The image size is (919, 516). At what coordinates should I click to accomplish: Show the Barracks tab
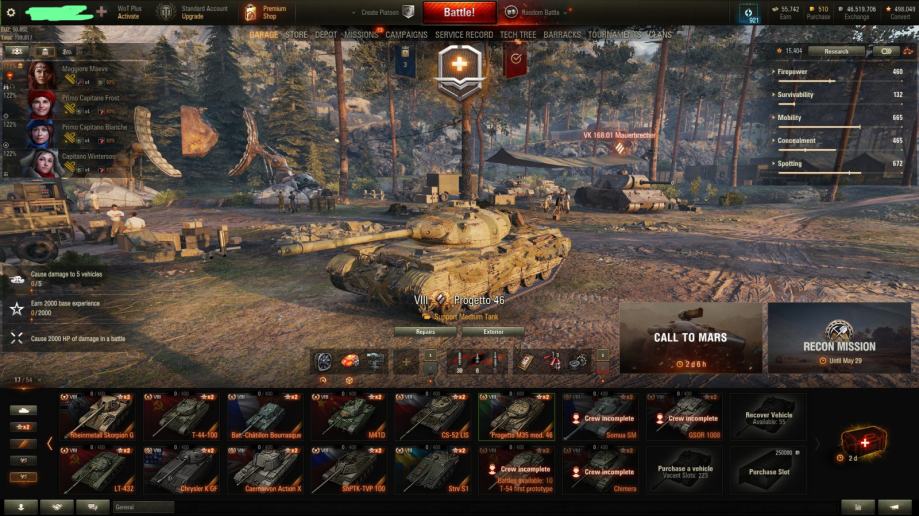562,35
